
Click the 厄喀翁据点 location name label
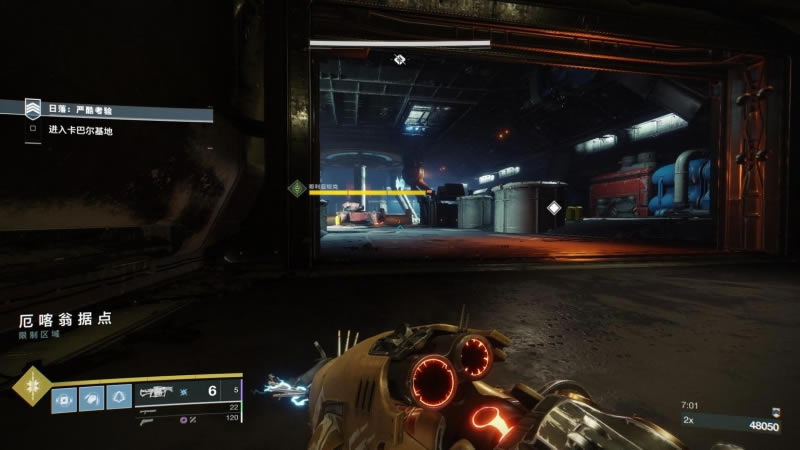62,320
